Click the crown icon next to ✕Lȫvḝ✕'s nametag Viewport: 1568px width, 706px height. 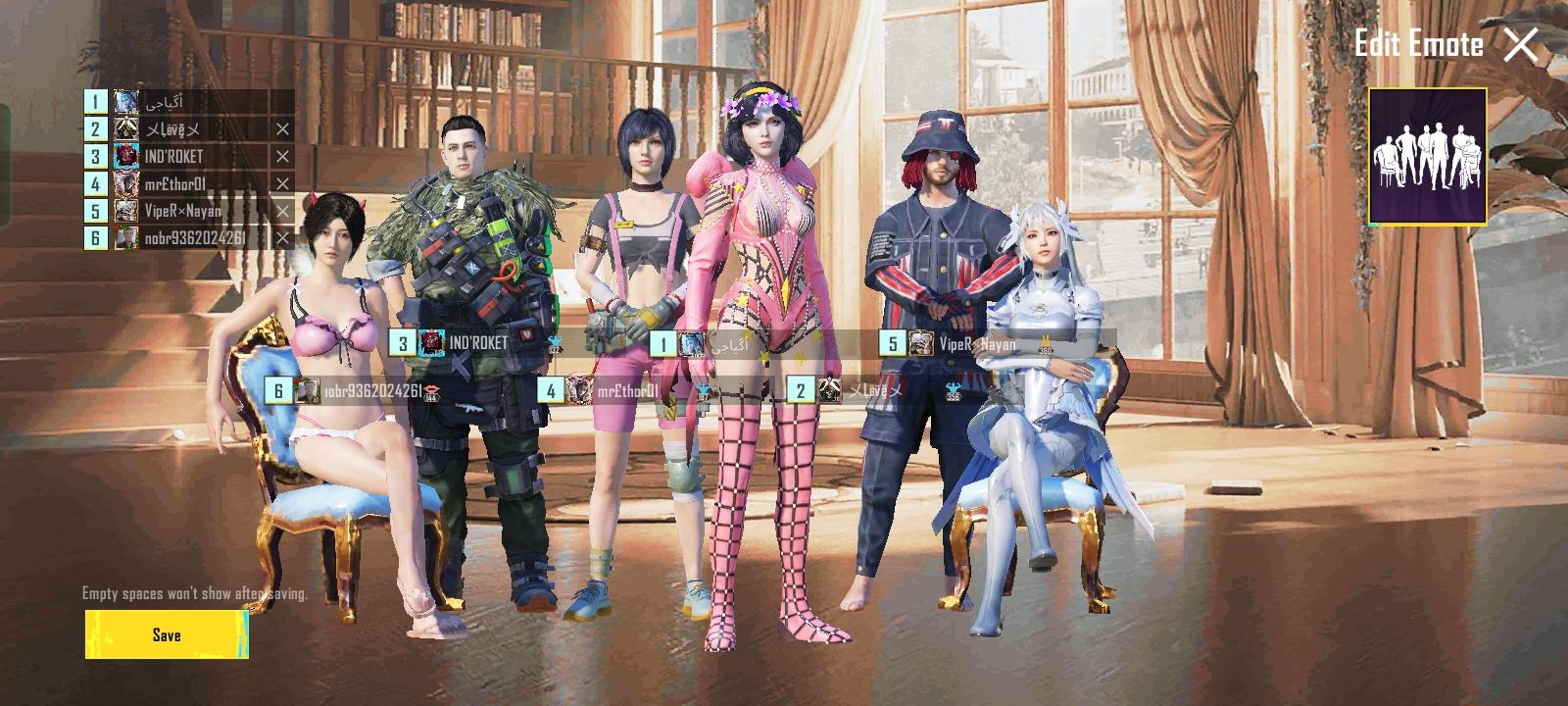click(952, 388)
